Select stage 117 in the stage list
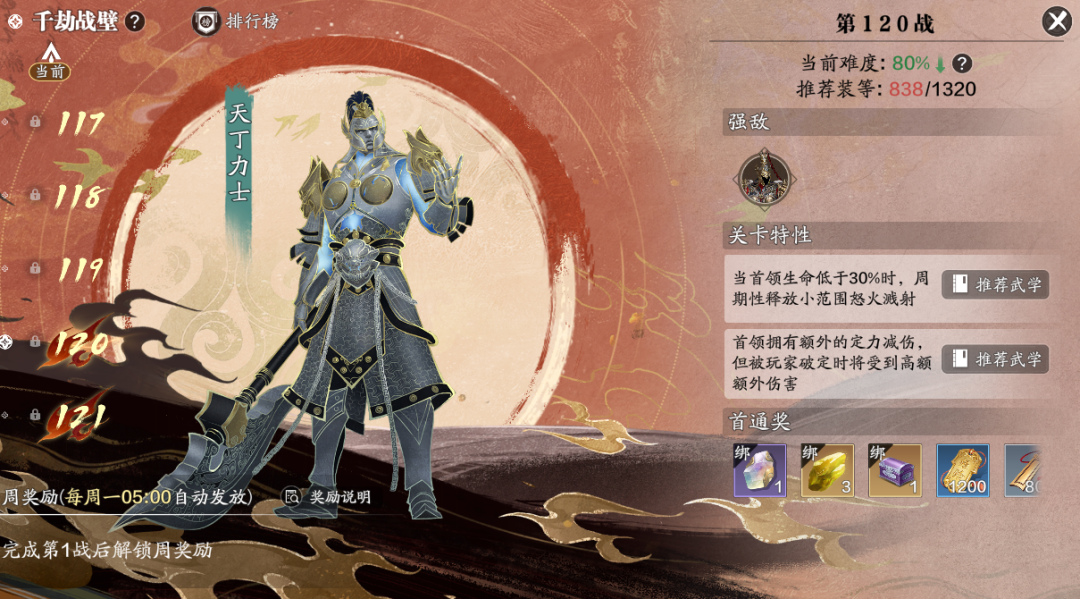Image resolution: width=1080 pixels, height=599 pixels. [80, 123]
